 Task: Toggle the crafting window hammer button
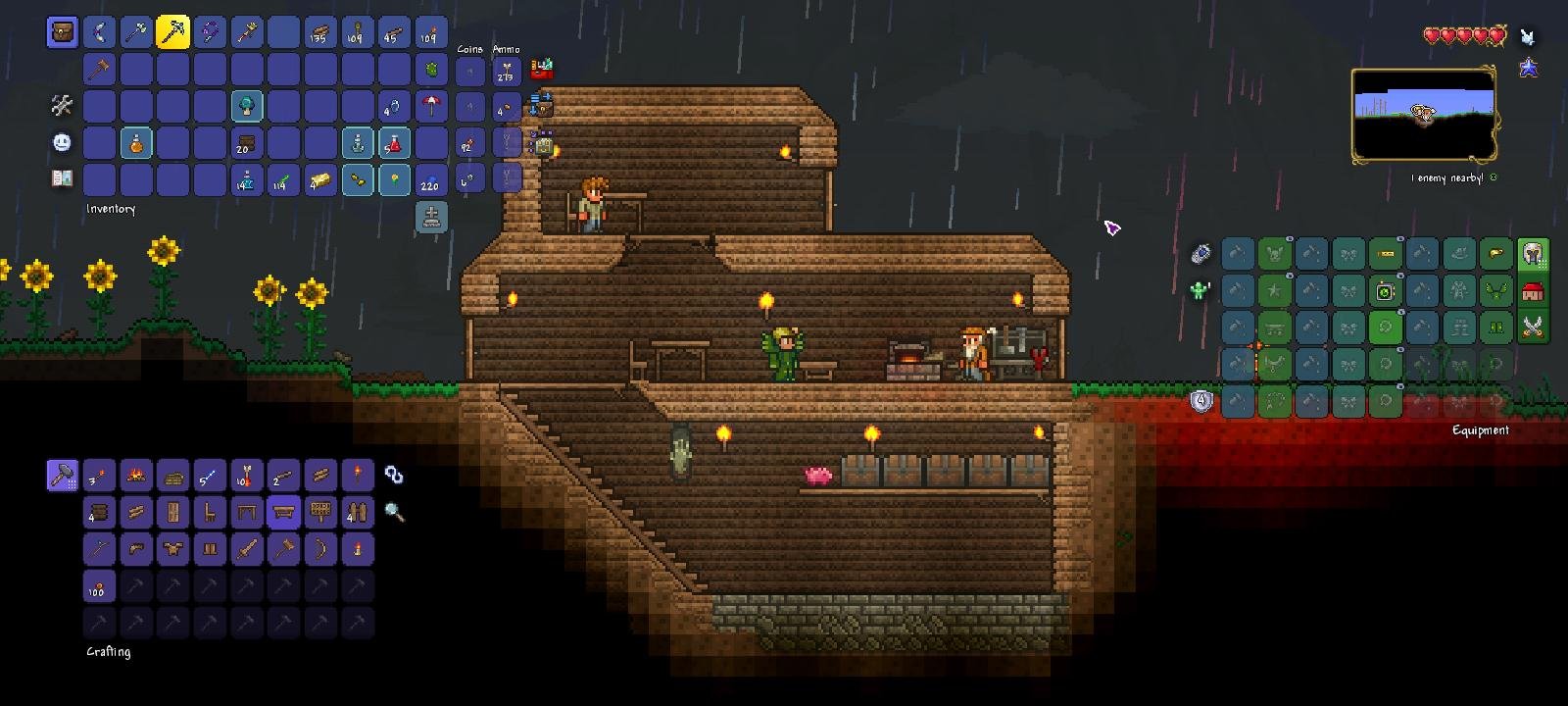(62, 476)
